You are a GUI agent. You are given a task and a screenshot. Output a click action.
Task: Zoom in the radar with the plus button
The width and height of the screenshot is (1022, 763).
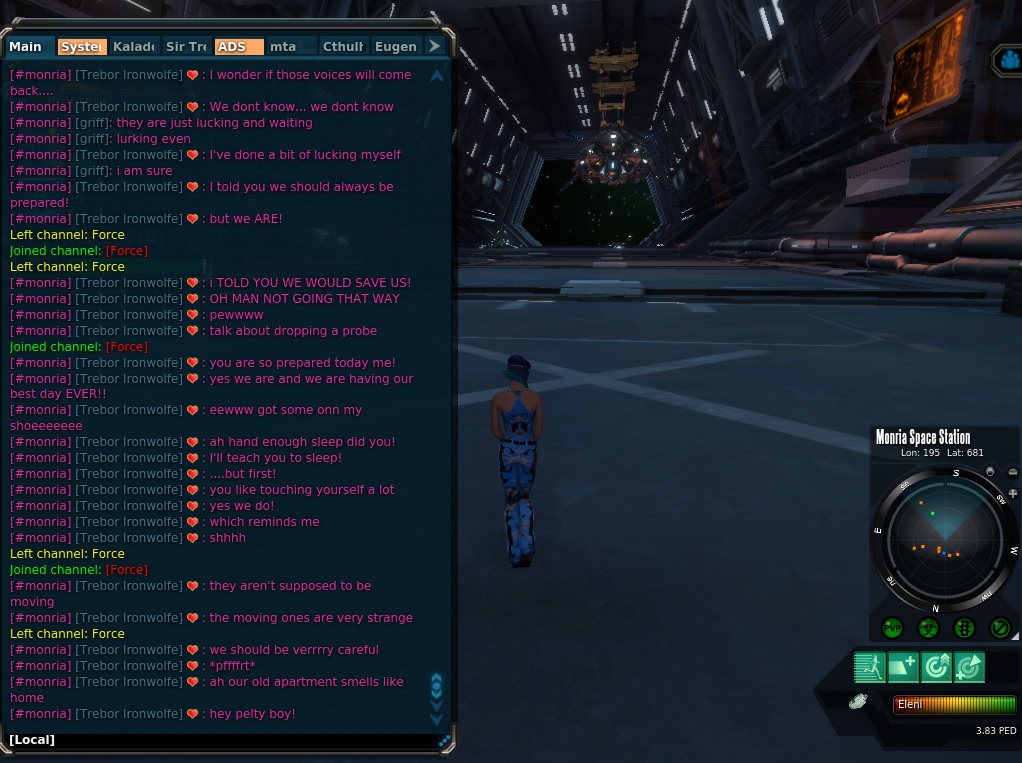click(x=1012, y=494)
